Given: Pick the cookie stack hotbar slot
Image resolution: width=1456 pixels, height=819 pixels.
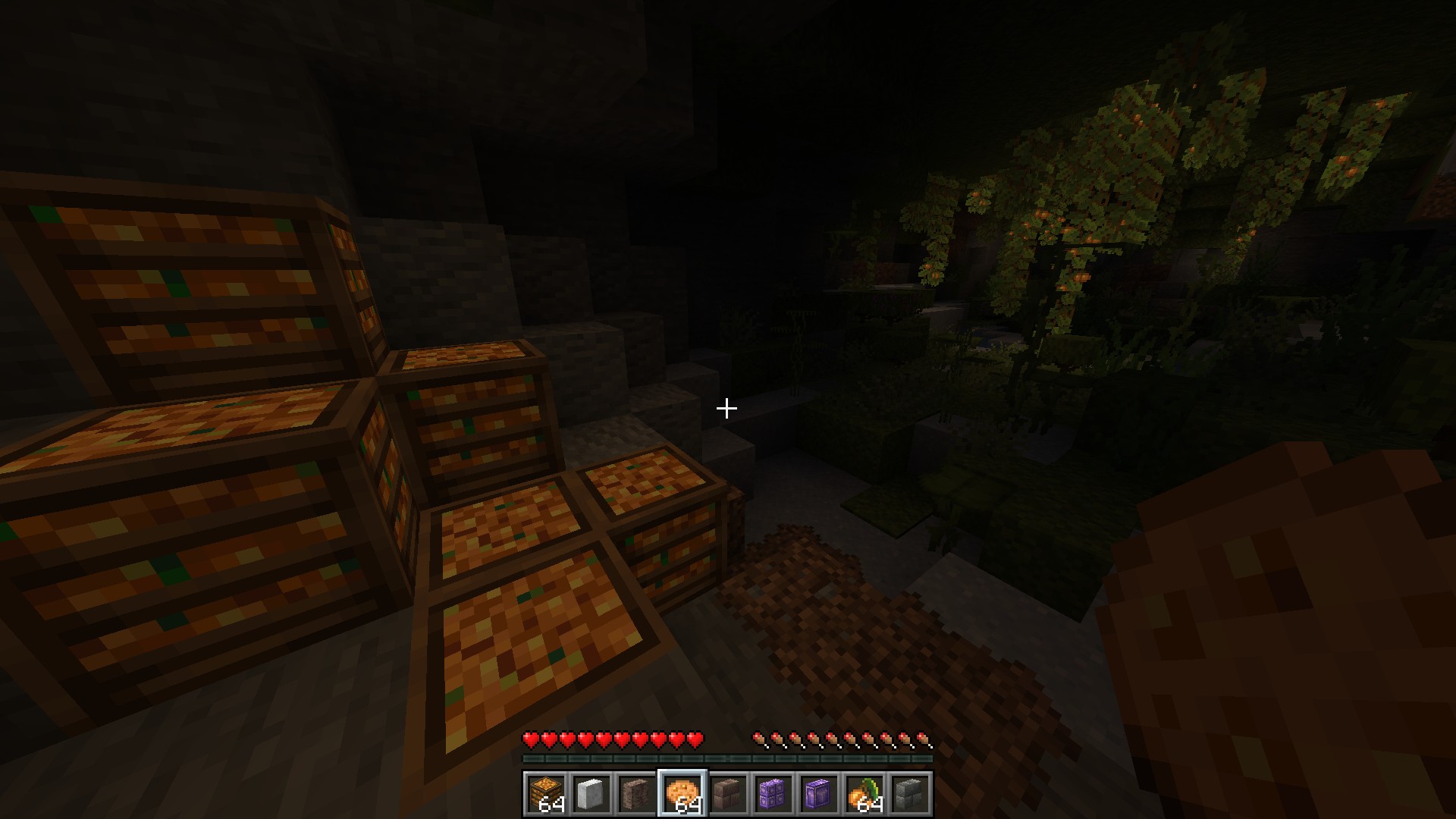Looking at the screenshot, I should [x=682, y=794].
